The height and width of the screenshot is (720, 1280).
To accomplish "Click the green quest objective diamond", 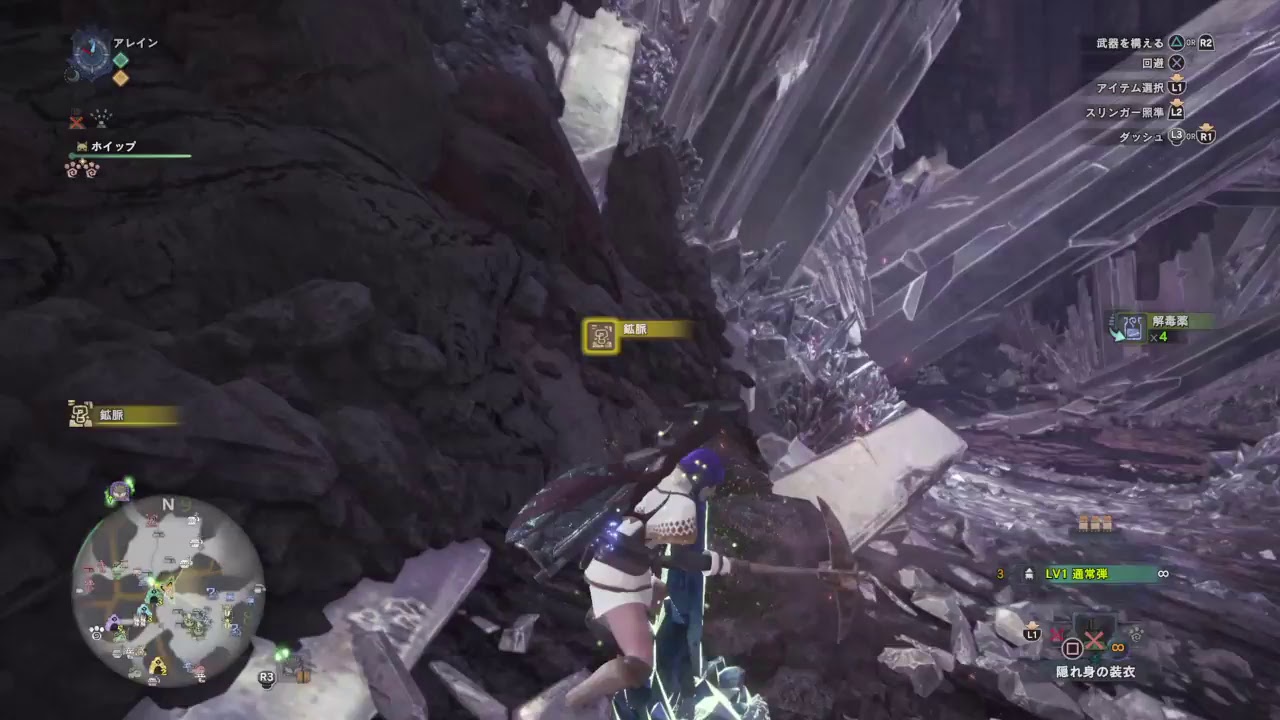I will pos(120,60).
